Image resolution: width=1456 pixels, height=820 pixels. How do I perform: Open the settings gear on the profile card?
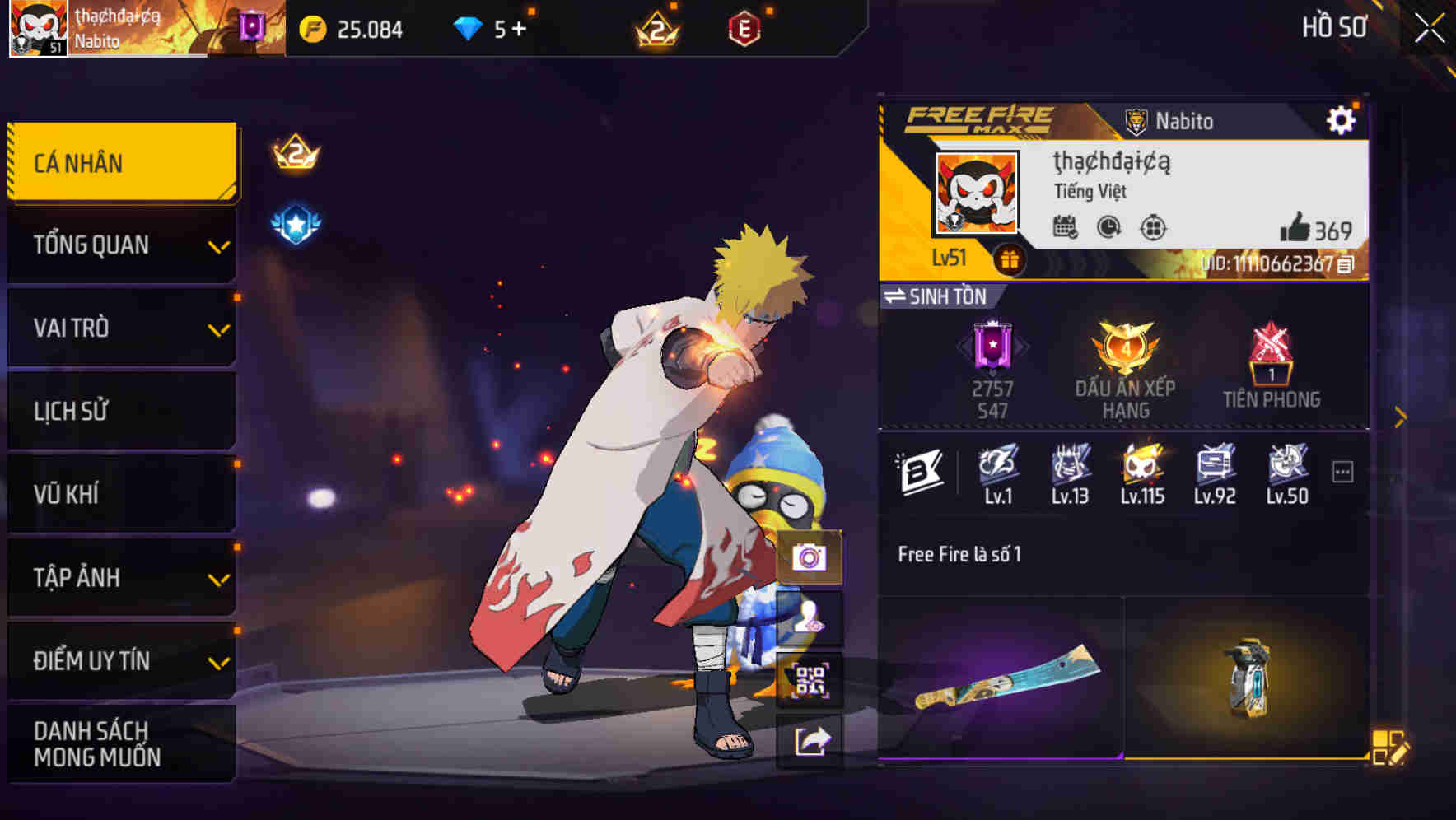click(1342, 119)
